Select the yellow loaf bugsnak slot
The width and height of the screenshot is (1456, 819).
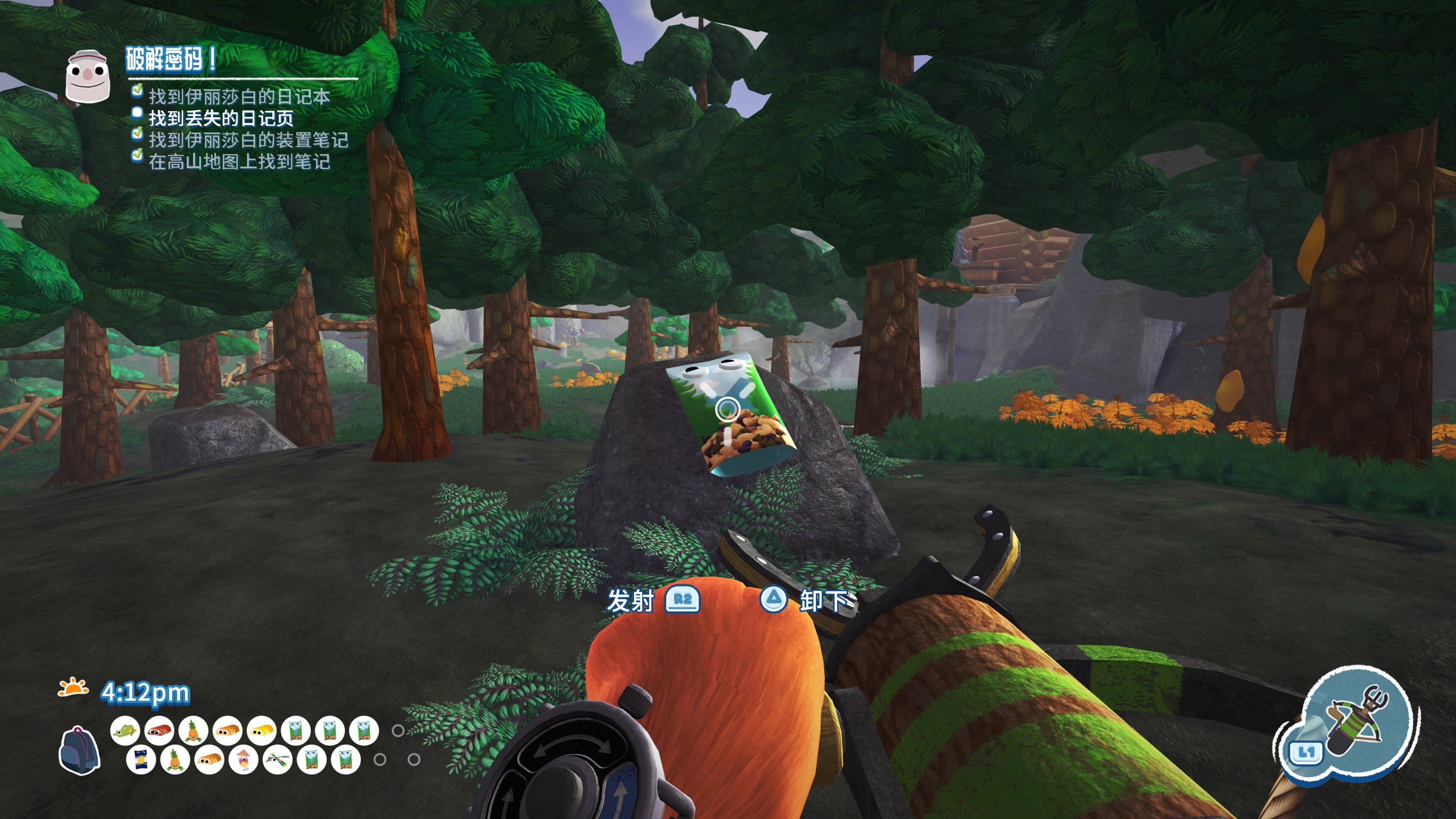pos(262,731)
